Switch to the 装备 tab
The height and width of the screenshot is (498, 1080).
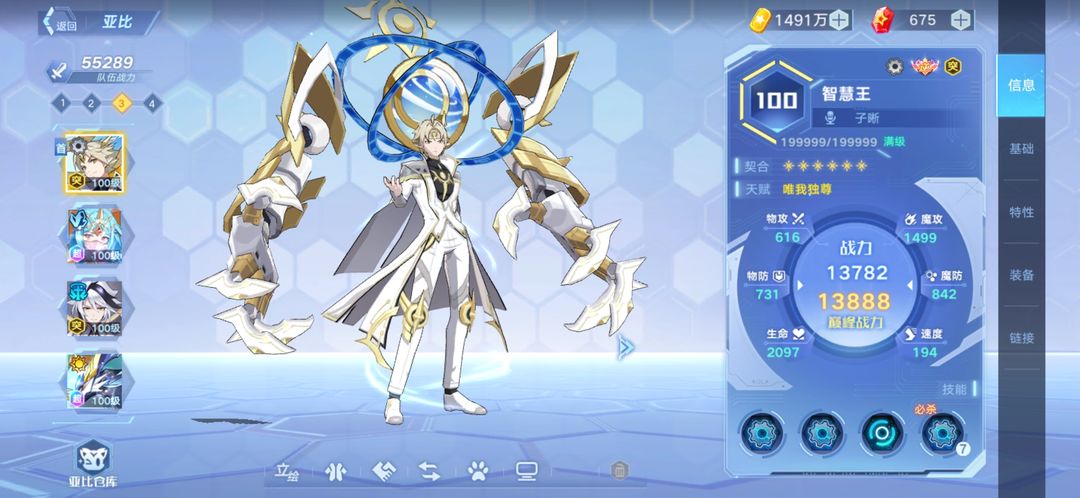click(x=1021, y=275)
